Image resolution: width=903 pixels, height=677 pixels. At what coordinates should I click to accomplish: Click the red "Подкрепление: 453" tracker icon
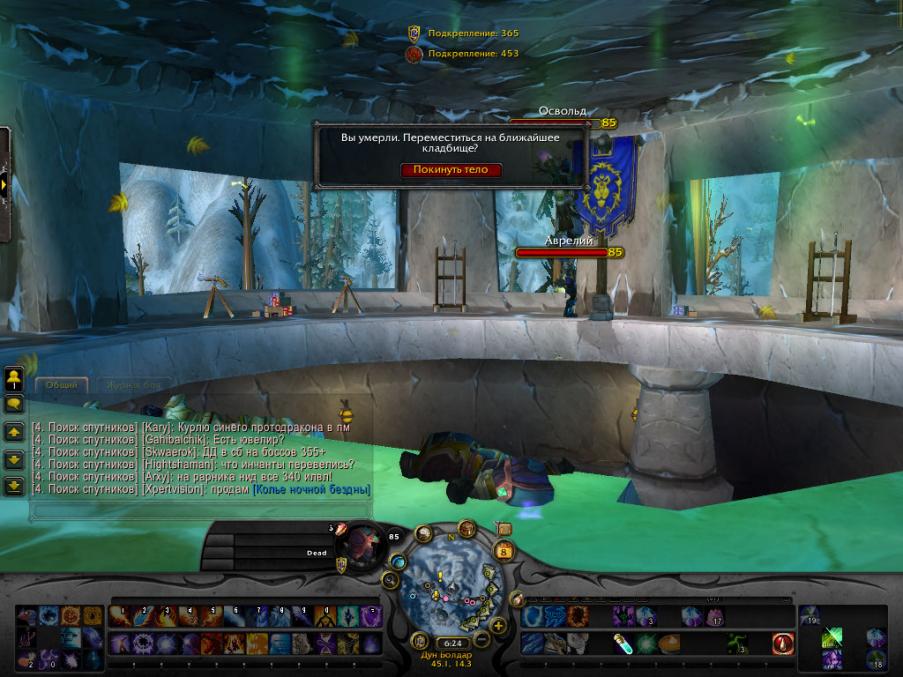tap(414, 53)
